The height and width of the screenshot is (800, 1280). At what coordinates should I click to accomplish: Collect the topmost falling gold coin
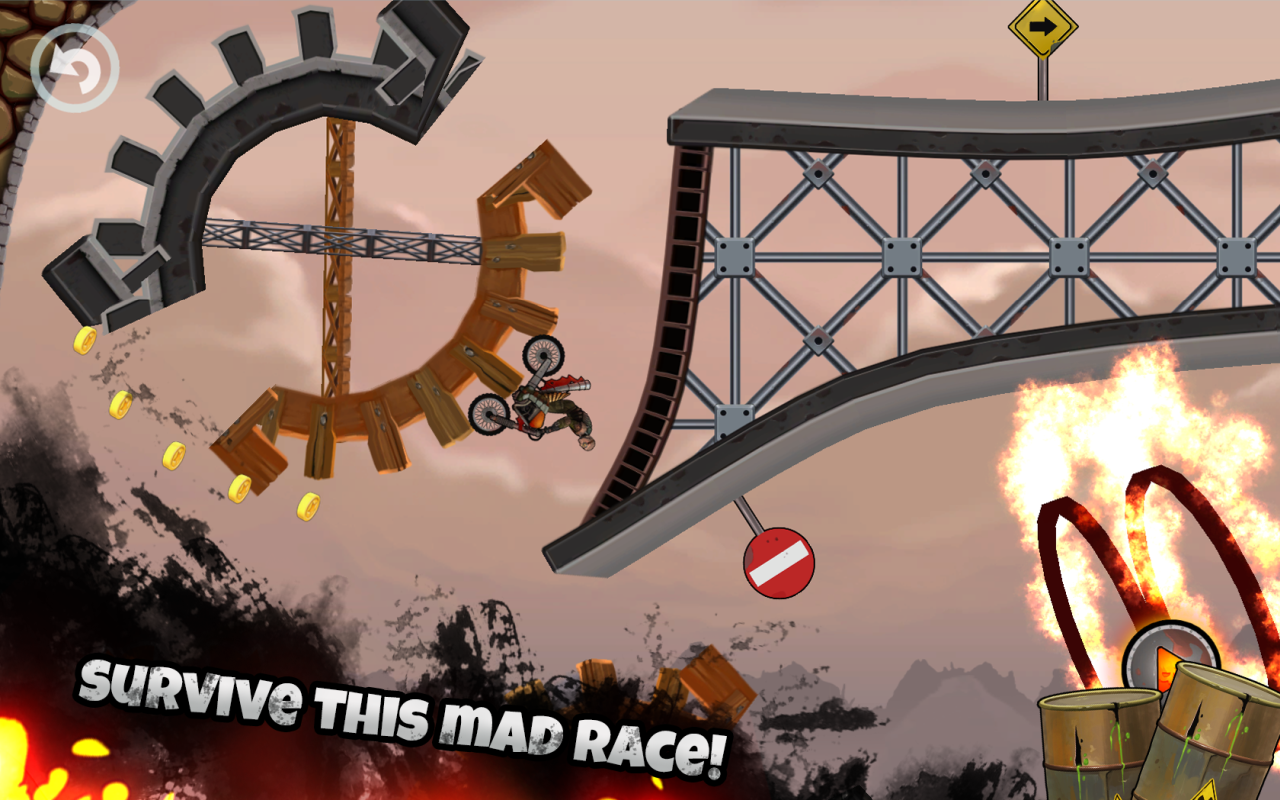(84, 340)
